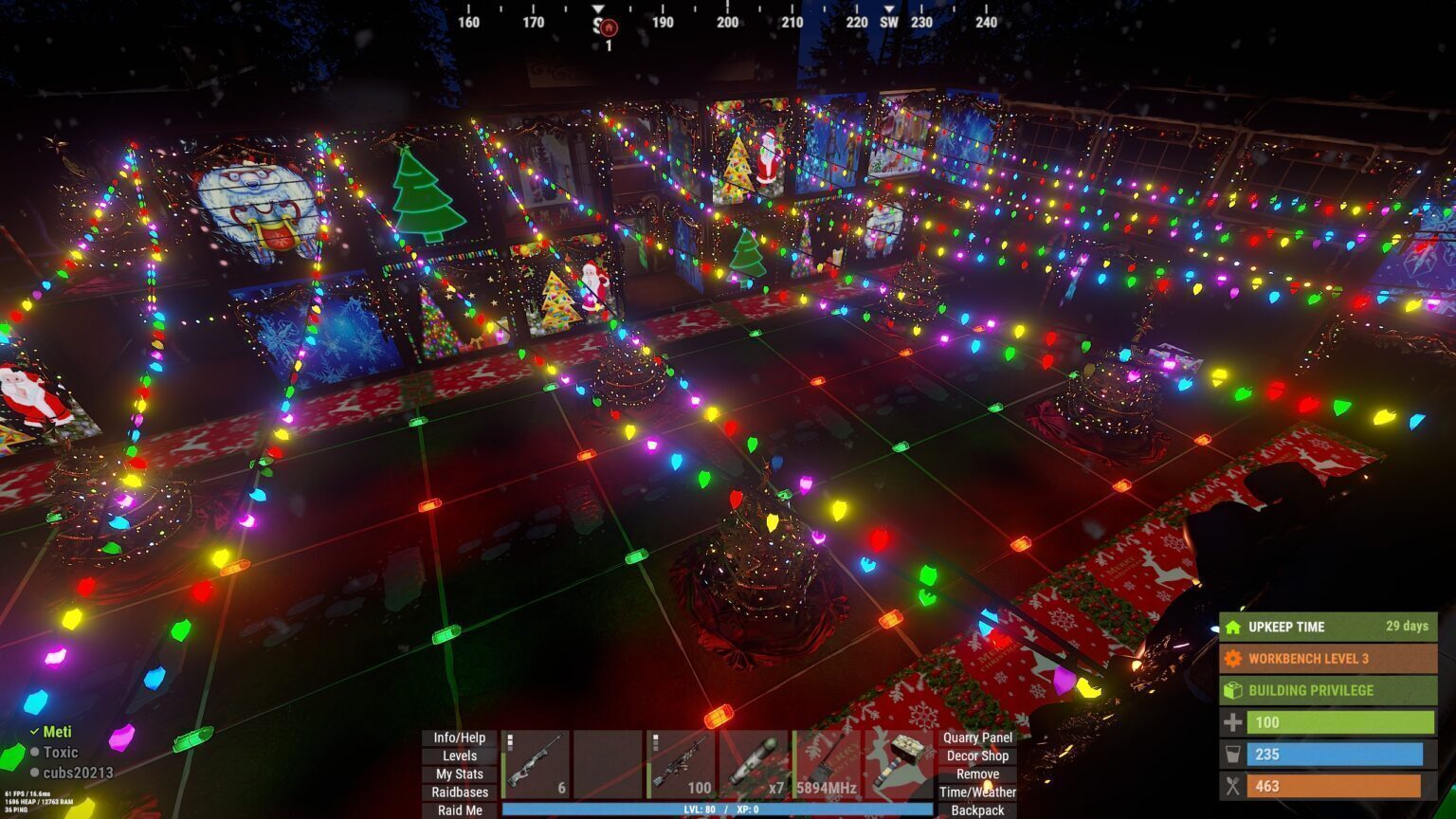Click the Raid Me button
This screenshot has width=1456, height=819.
[x=459, y=810]
